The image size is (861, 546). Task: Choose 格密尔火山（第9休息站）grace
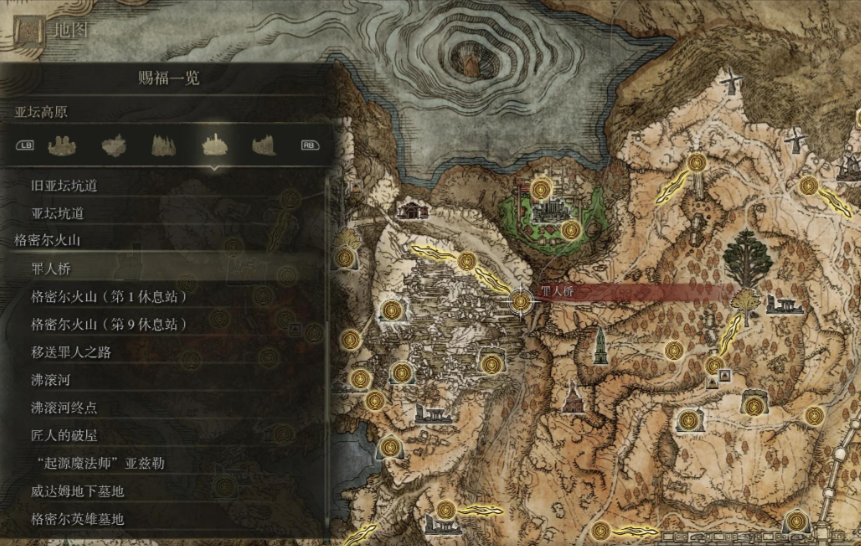pos(110,325)
